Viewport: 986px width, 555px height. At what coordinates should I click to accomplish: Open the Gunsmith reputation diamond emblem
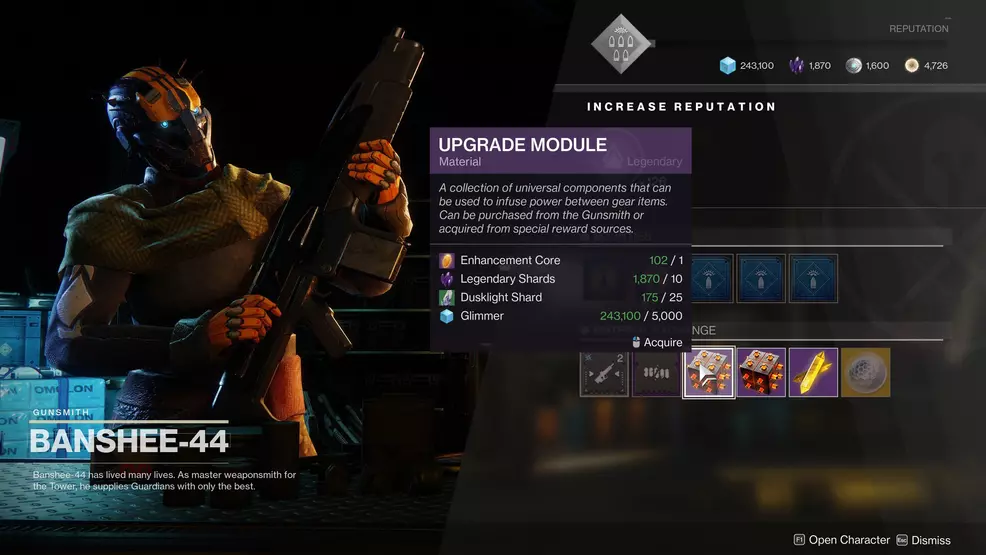(617, 43)
